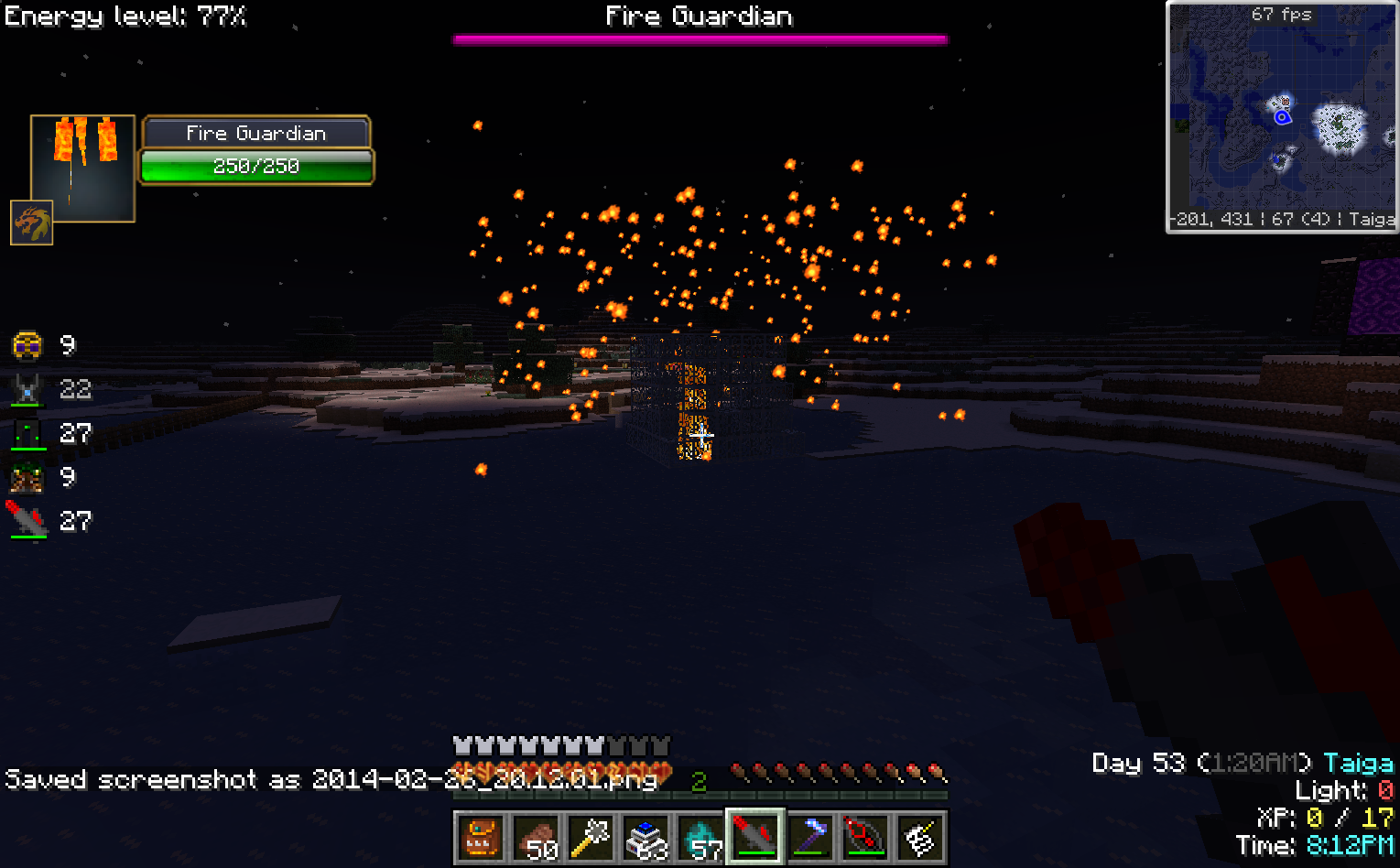
Task: Select the red and gray bow slot
Action: [x=865, y=837]
